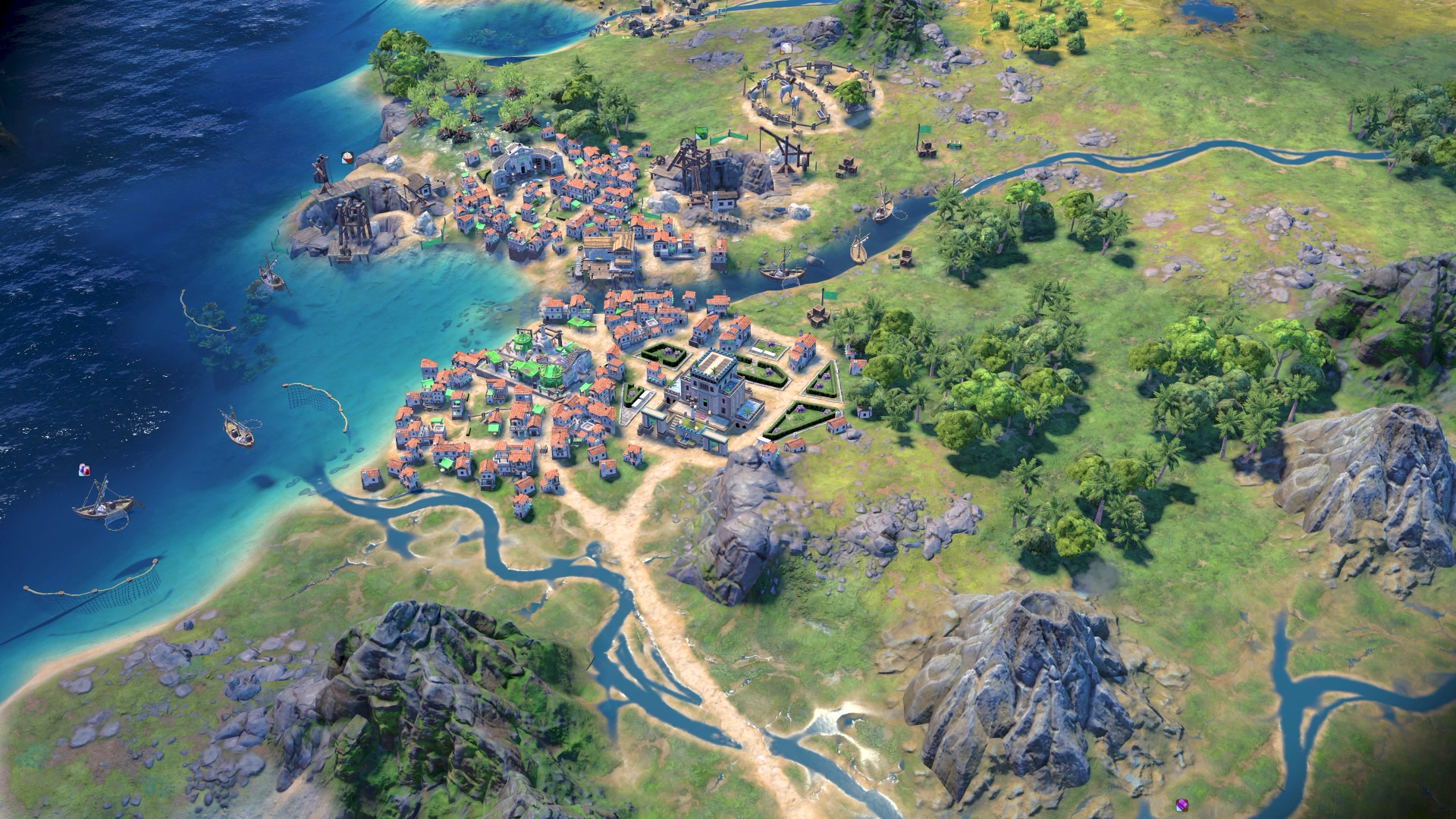
Task: Select the salt bowl resource icon
Action: click(x=348, y=157)
